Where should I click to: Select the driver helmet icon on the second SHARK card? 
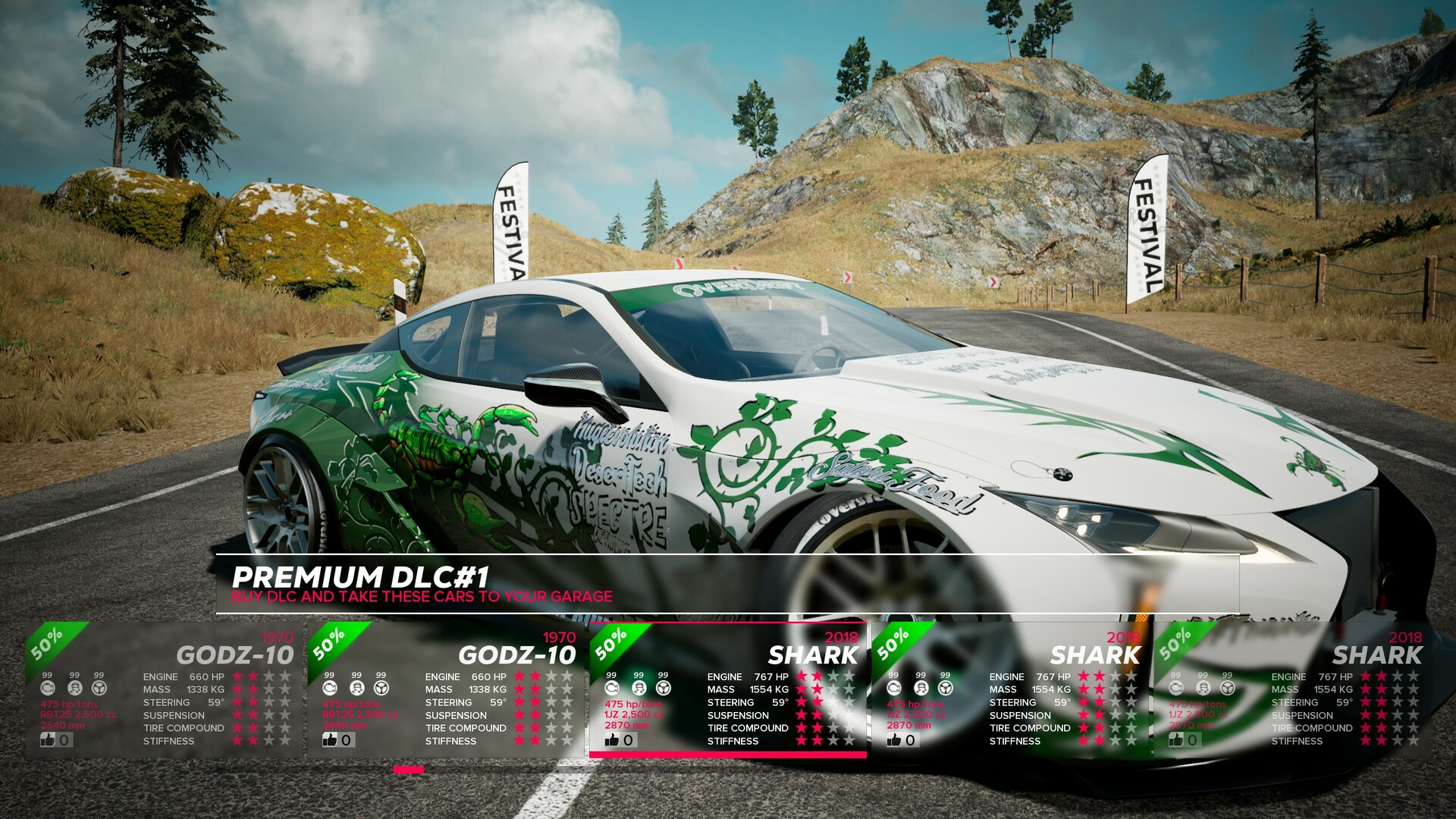click(920, 686)
